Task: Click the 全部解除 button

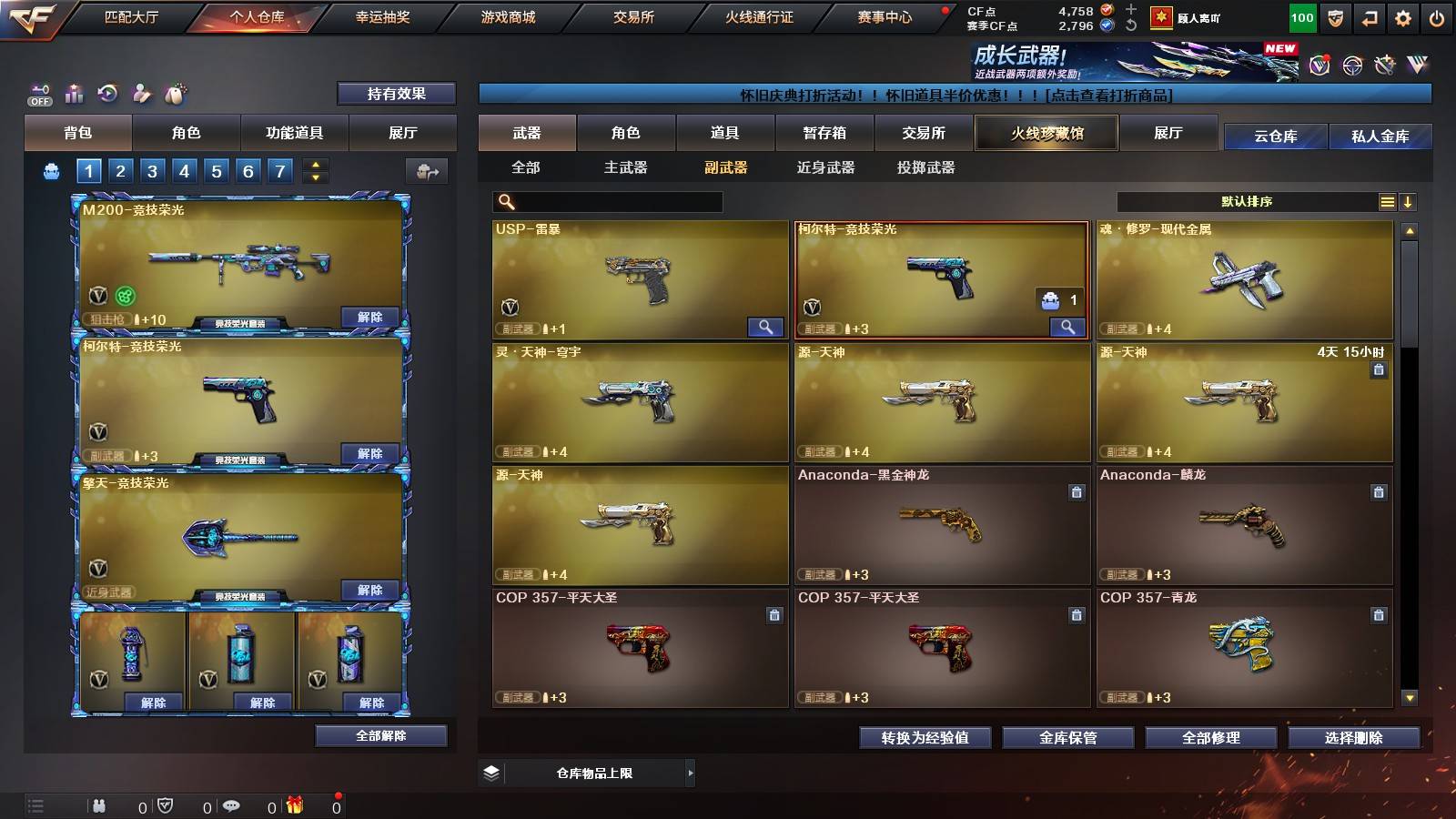Action: tap(379, 736)
